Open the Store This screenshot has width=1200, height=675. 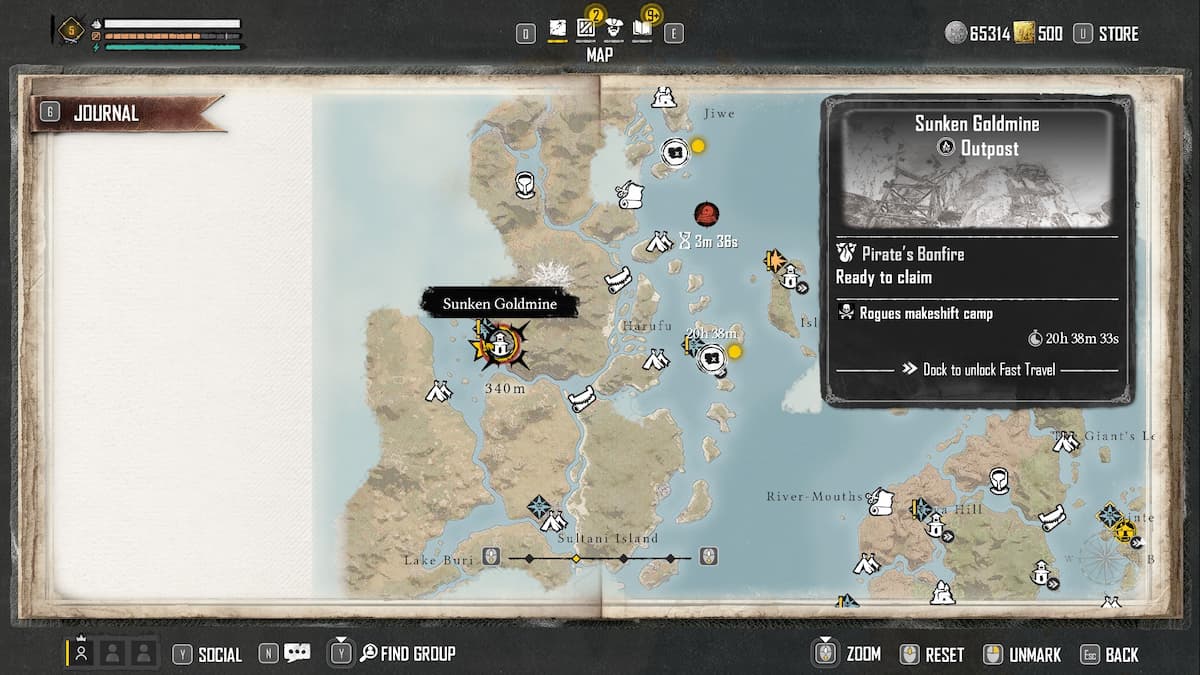tap(1118, 34)
